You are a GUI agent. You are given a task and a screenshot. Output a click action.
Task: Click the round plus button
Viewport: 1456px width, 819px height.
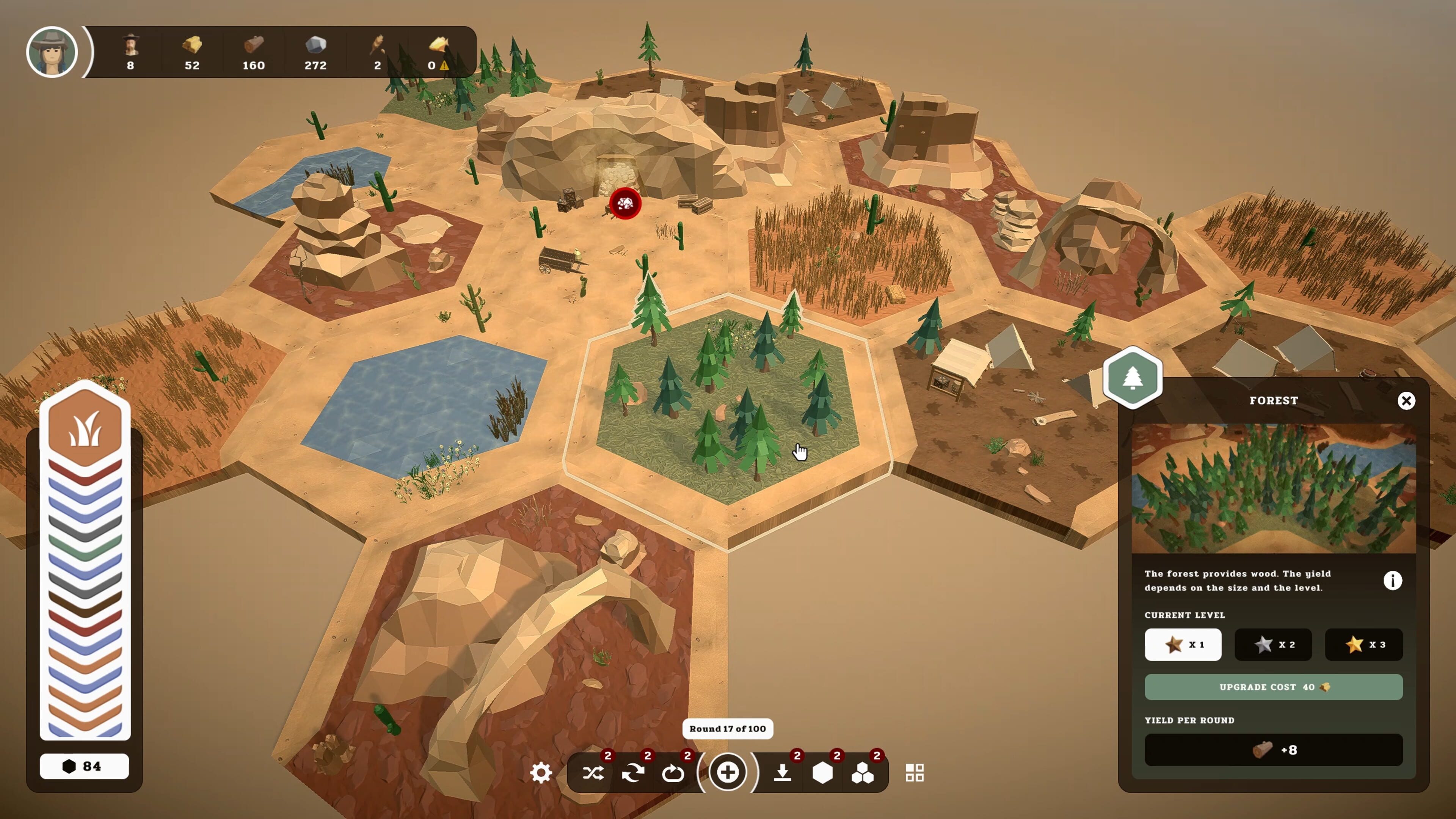[728, 772]
